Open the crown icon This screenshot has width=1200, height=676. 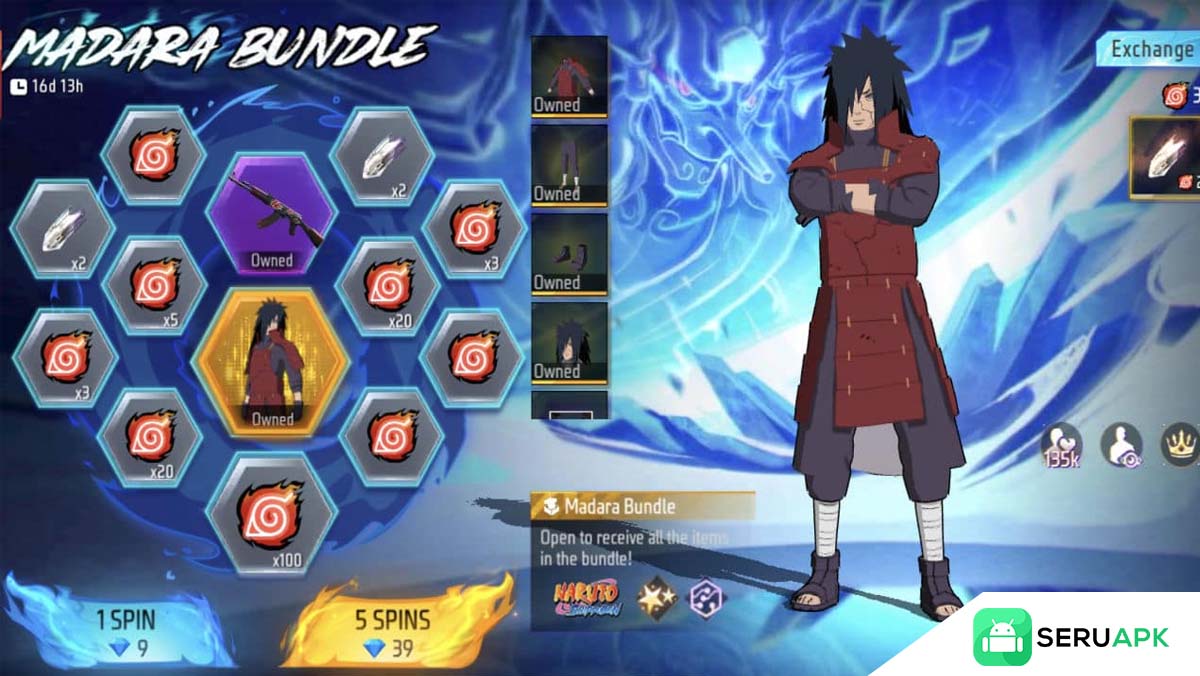[x=1180, y=445]
